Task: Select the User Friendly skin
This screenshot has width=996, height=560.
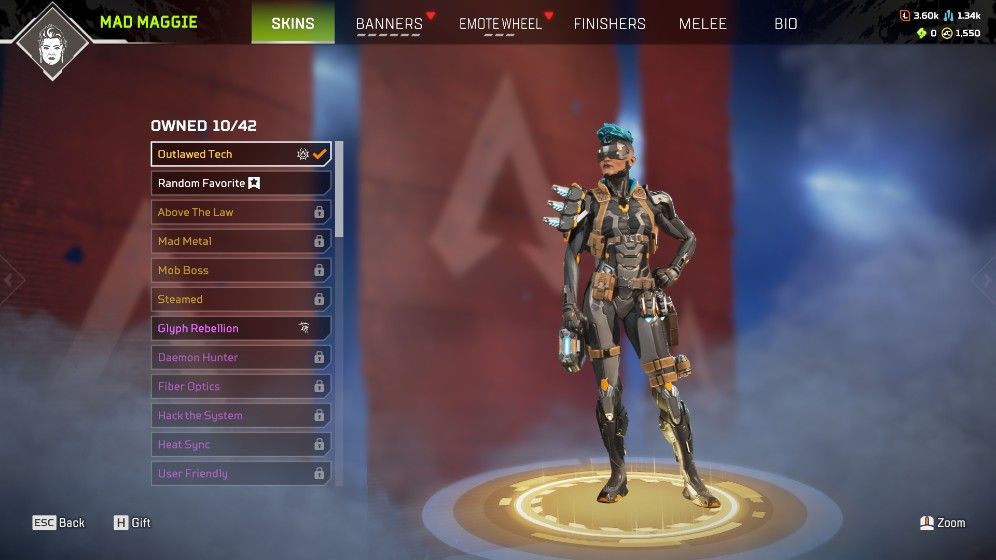Action: (x=241, y=473)
